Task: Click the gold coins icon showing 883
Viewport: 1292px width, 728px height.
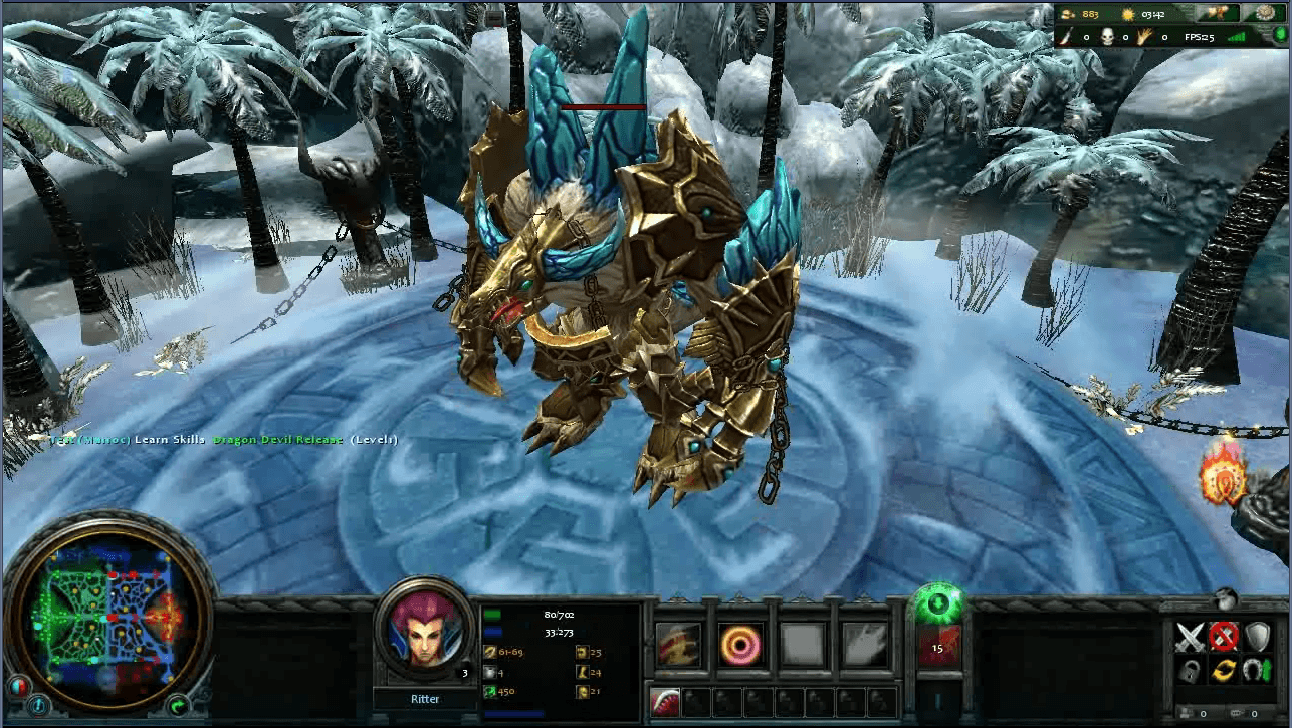Action: (1068, 14)
